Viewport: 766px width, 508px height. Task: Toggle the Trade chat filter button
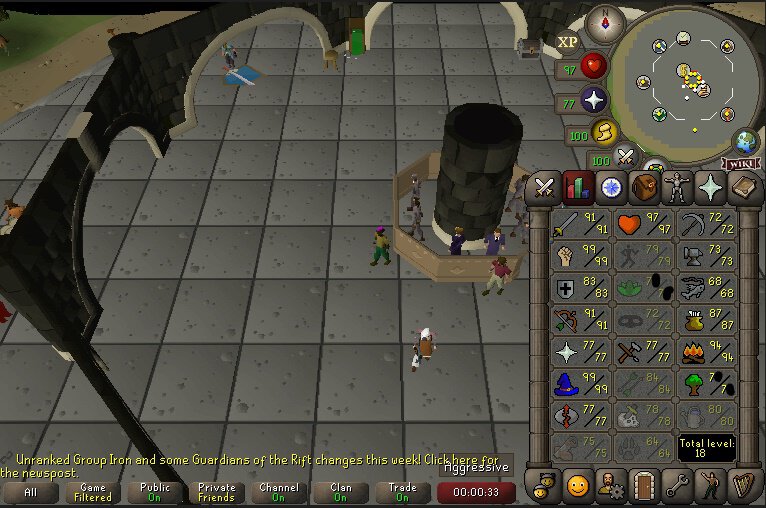(402, 492)
